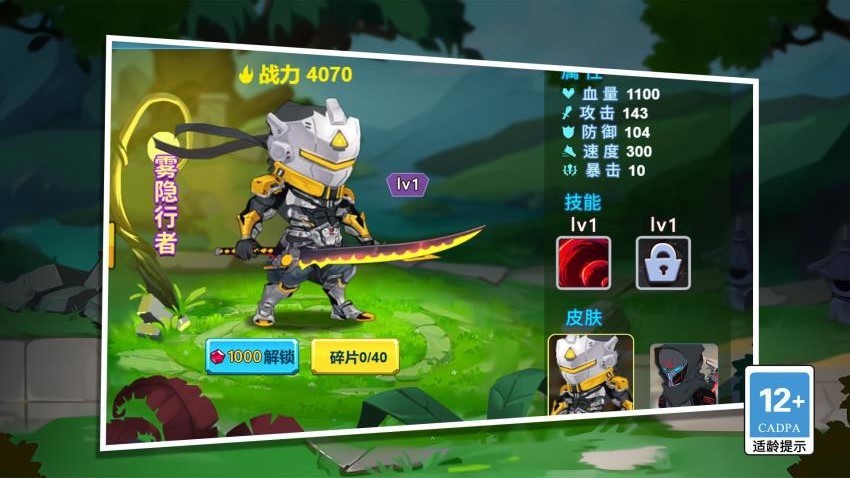Choose the white armored ninja skin
850x478 pixels.
(x=590, y=375)
